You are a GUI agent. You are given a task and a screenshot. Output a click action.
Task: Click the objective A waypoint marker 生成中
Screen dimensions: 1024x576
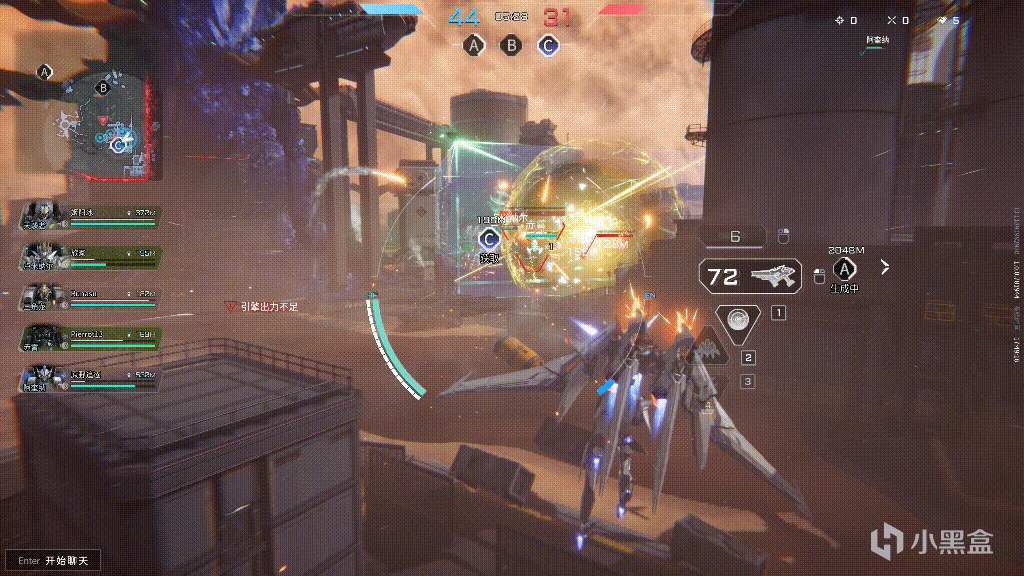point(846,270)
